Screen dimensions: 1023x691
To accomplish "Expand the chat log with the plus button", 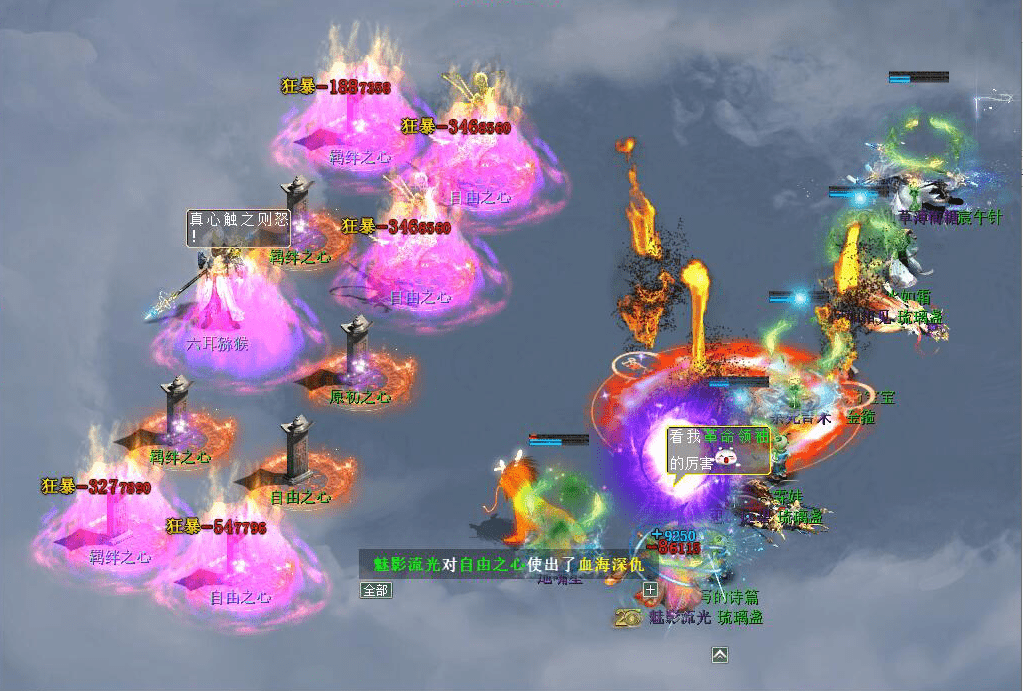I will [x=650, y=590].
